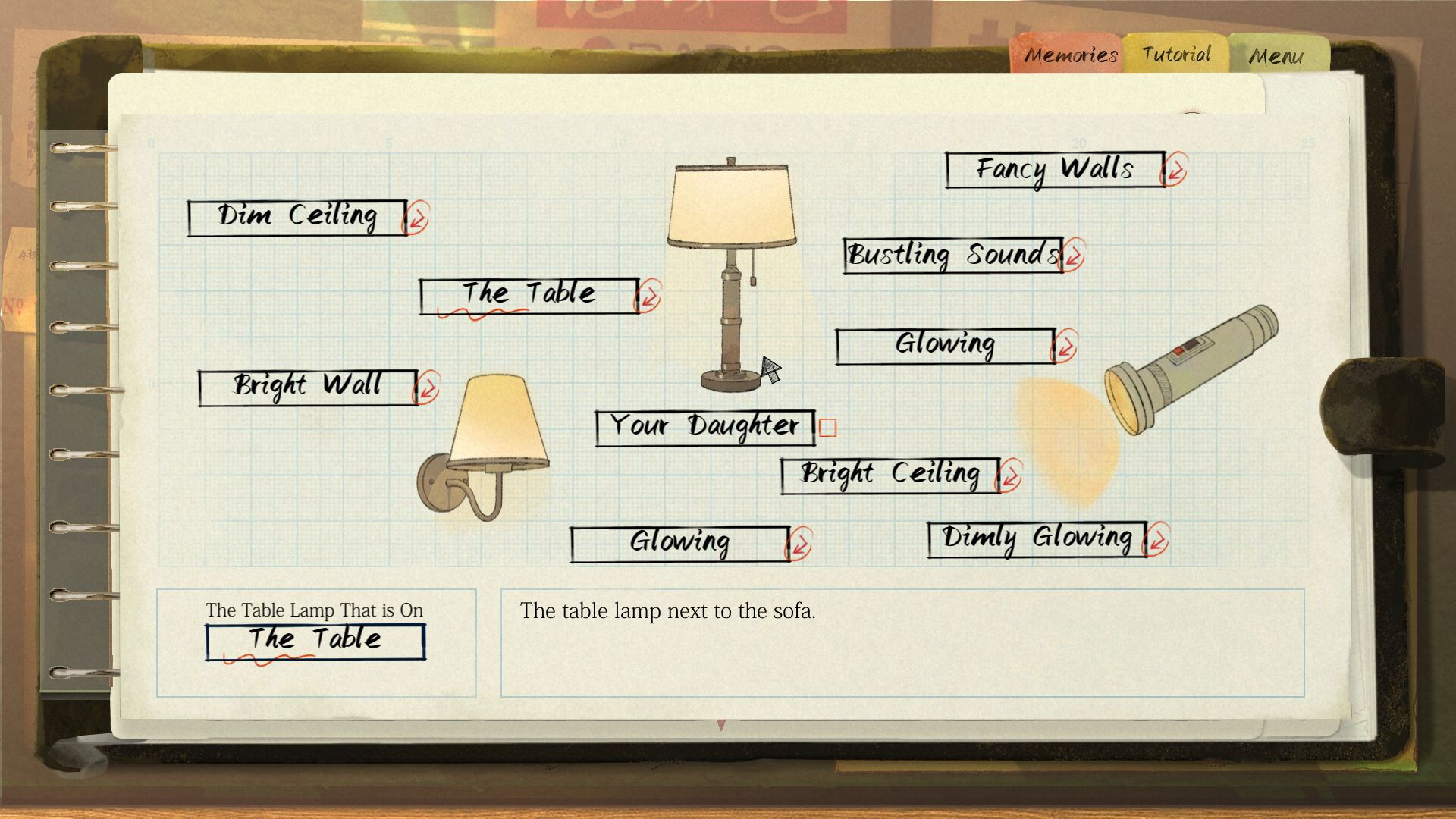Cycle options on the bottom "Glowing" box
The width and height of the screenshot is (1456, 819).
point(800,544)
